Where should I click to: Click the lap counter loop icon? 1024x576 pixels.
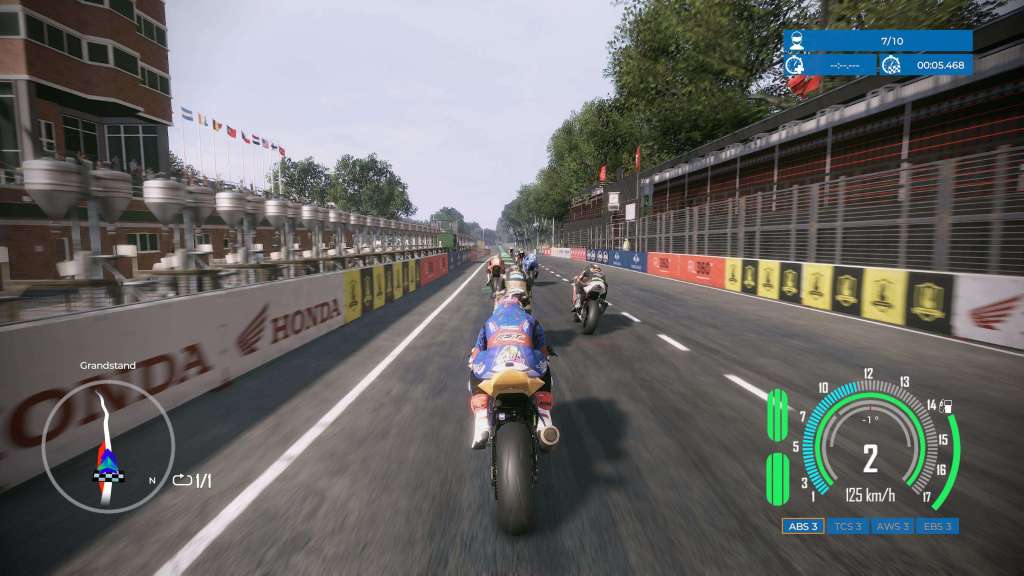coord(182,481)
